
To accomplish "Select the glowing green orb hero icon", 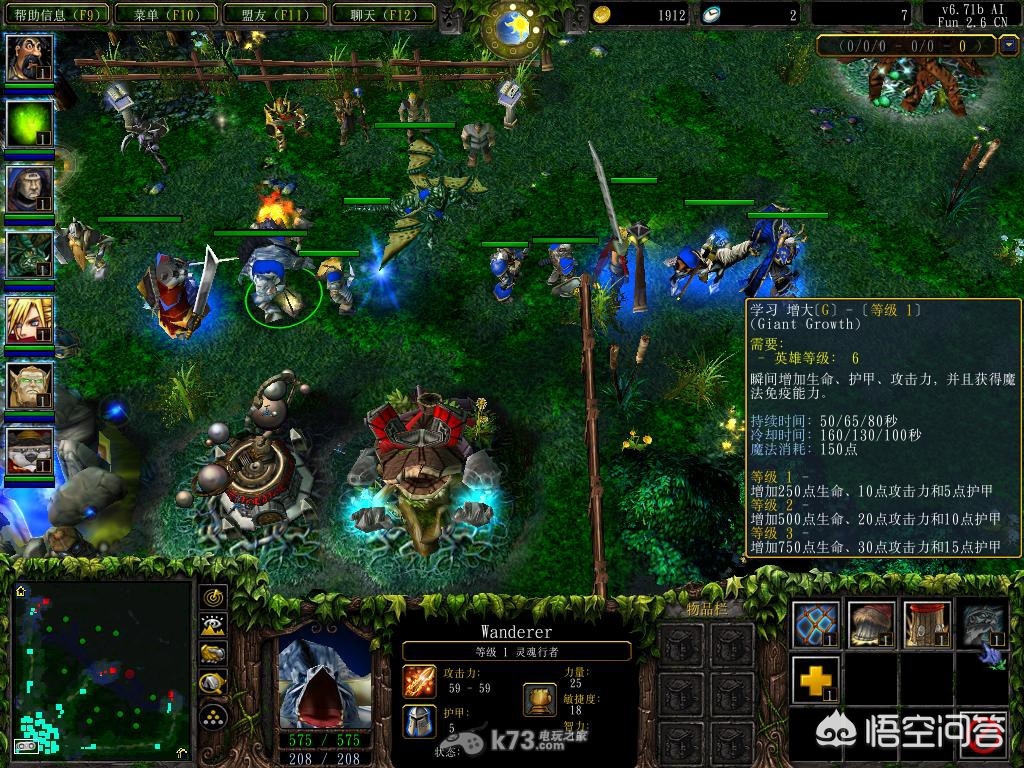I will click(x=29, y=124).
